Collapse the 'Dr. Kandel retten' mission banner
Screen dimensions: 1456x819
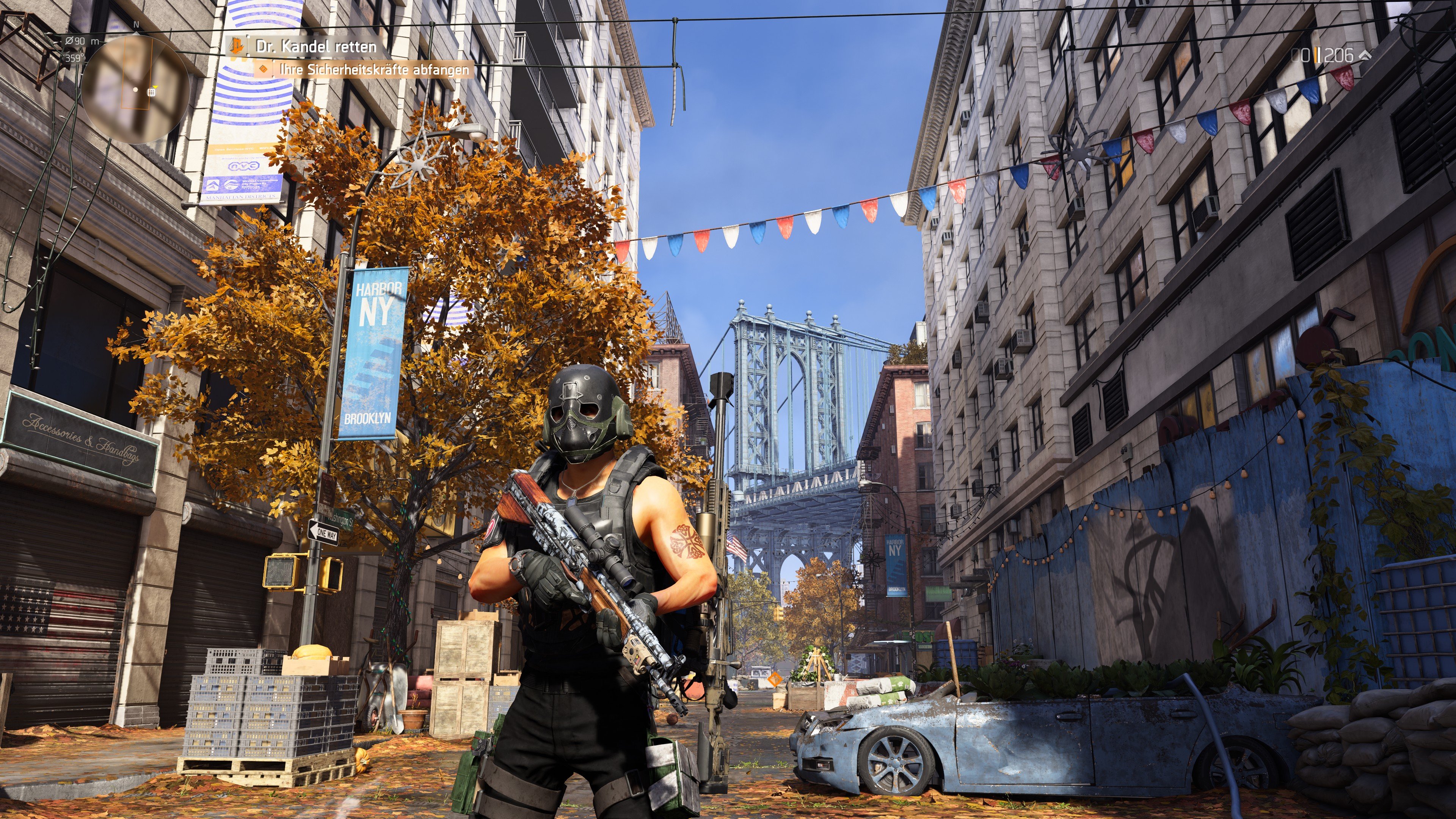pyautogui.click(x=317, y=46)
